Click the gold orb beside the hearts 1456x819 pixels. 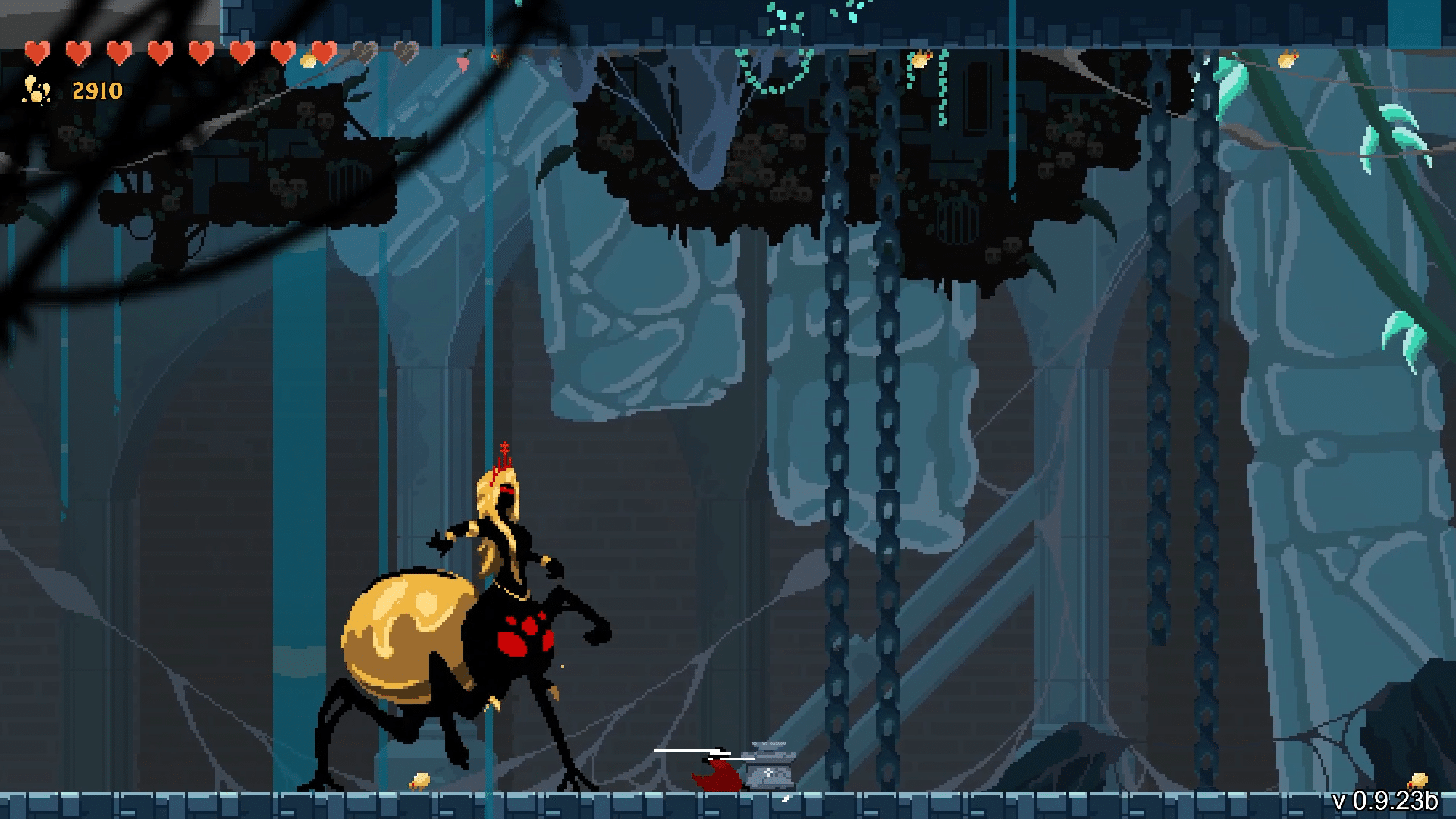pyautogui.click(x=308, y=59)
